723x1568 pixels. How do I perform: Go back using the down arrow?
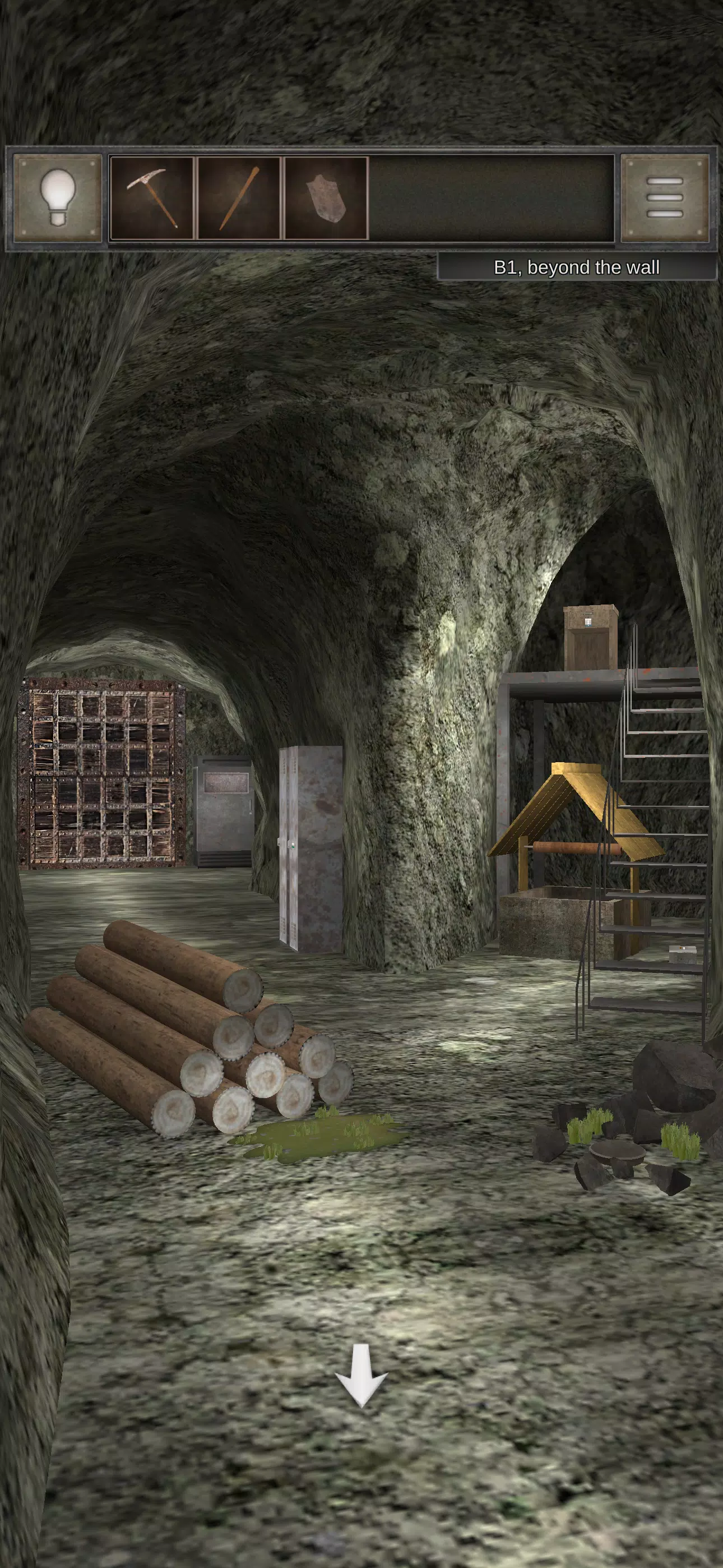(361, 1384)
